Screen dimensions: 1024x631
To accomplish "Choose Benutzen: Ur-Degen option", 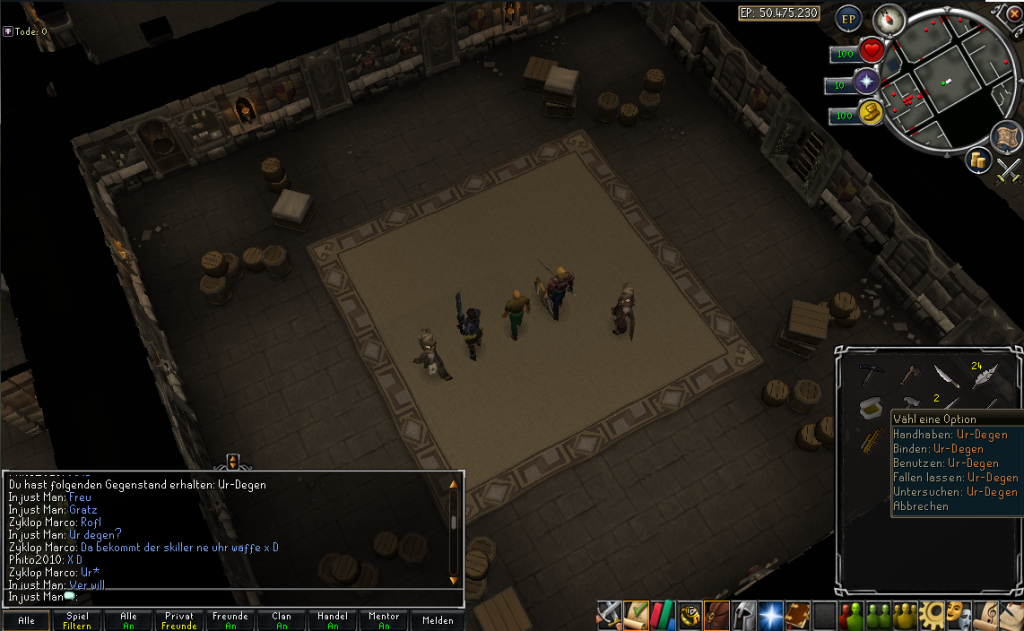I will coord(945,463).
